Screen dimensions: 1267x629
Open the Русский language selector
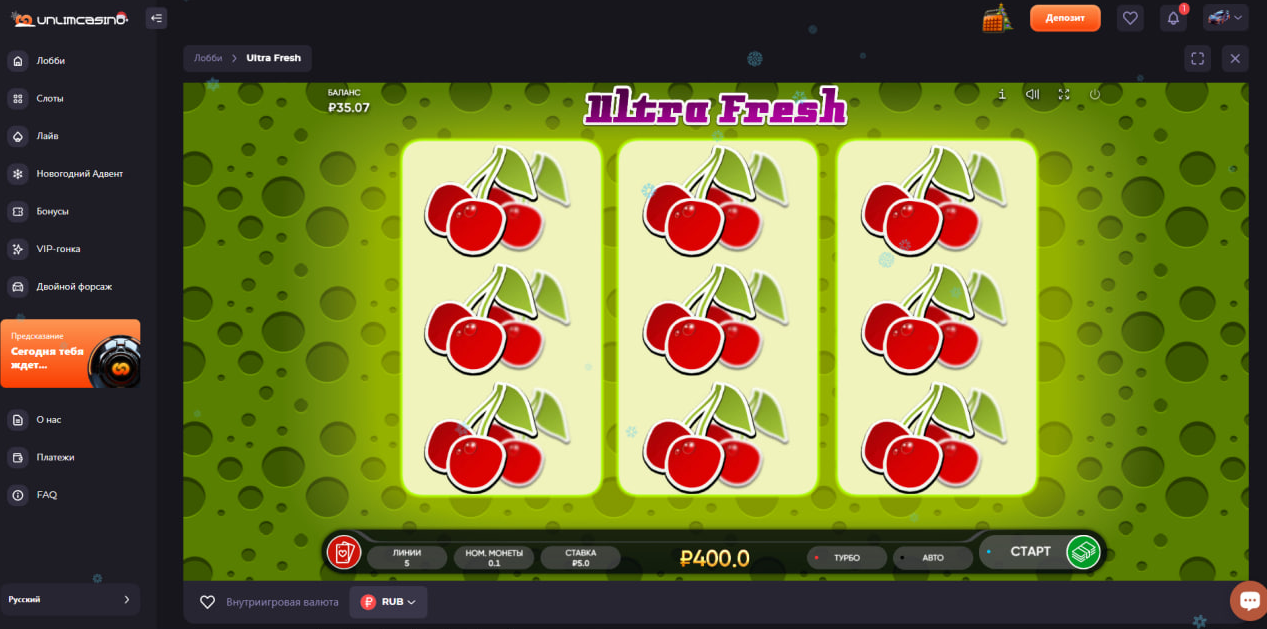pyautogui.click(x=70, y=599)
